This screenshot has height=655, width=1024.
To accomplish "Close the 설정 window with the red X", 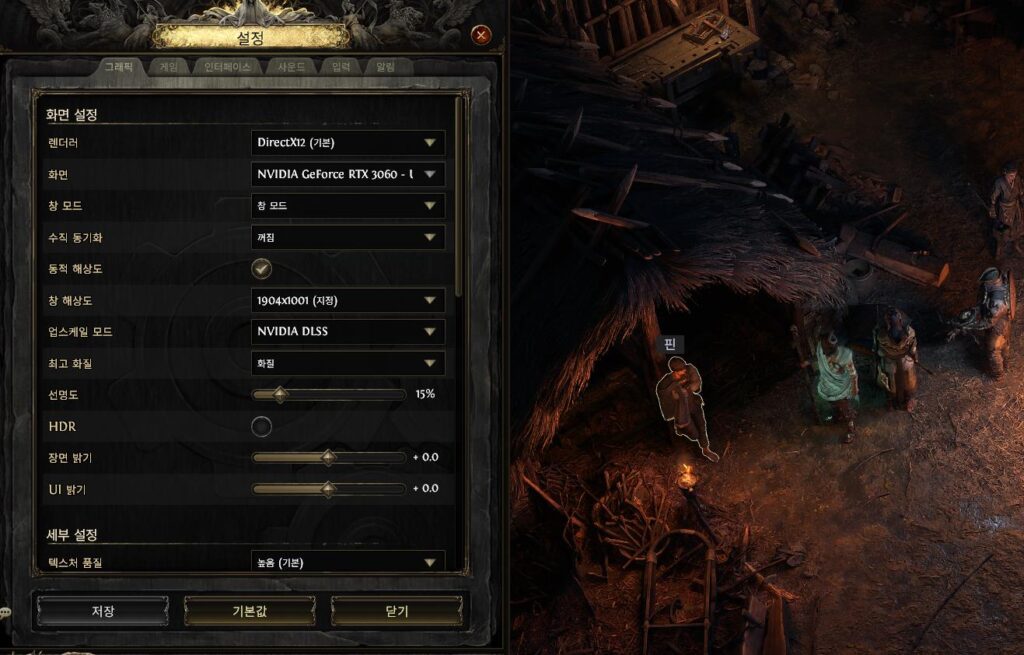I will (x=481, y=35).
